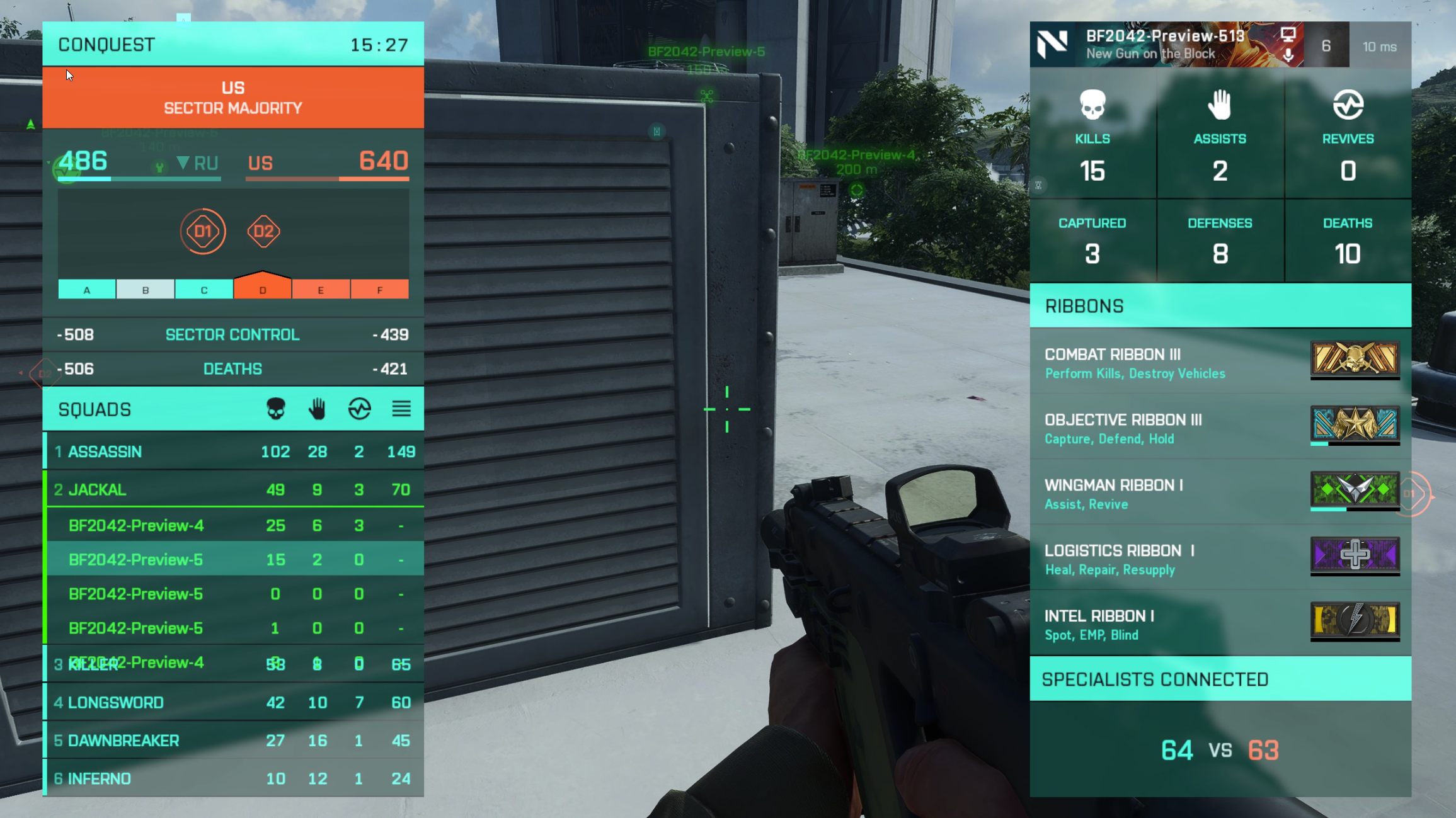The height and width of the screenshot is (818, 1456).
Task: Sort squads by the revives pulse icon
Action: pyautogui.click(x=359, y=409)
